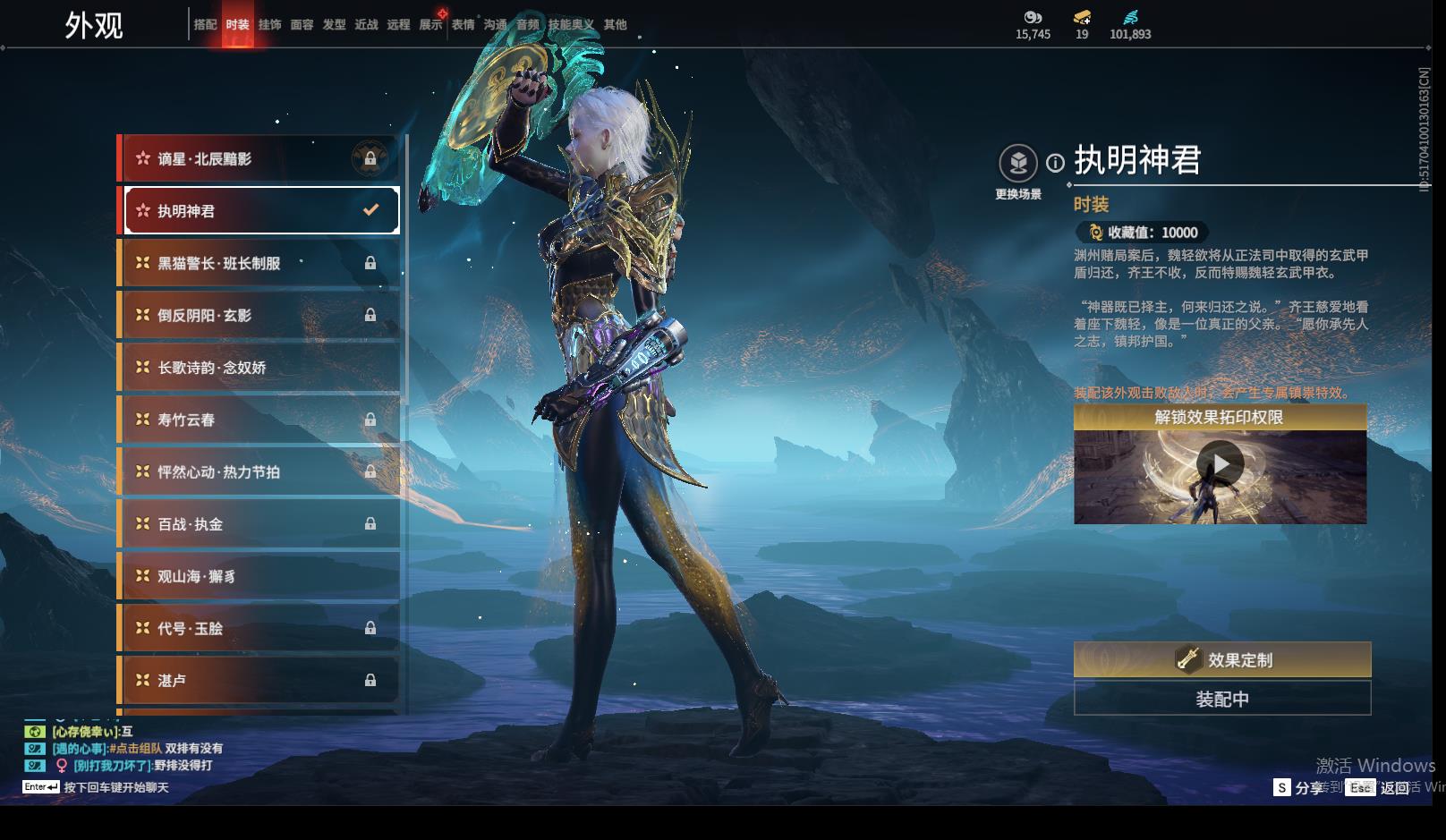The image size is (1446, 840).
Task: Open the 挂饰 accessories tab
Action: 269,25
